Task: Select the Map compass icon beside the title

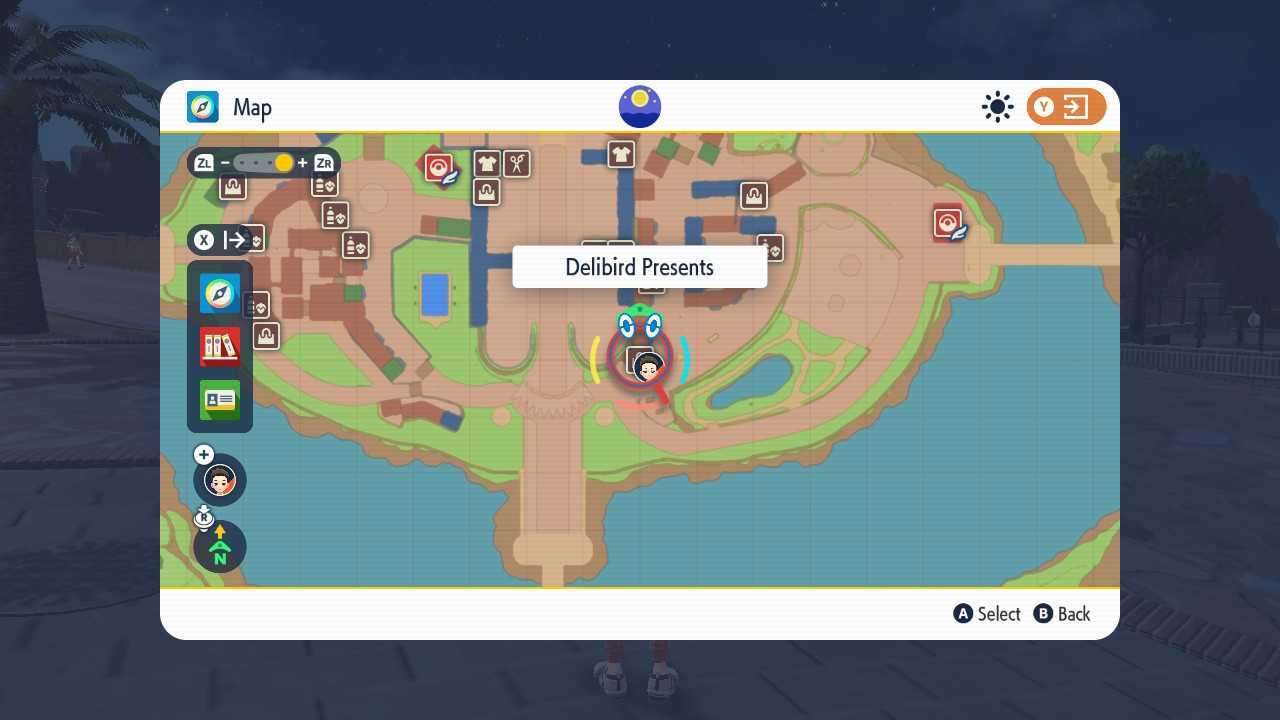Action: [x=202, y=107]
